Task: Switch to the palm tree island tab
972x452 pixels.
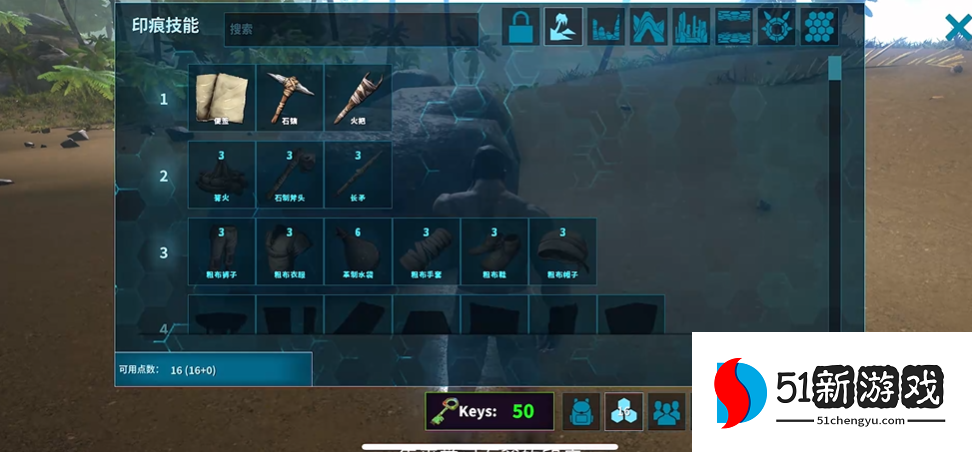Action: point(563,27)
